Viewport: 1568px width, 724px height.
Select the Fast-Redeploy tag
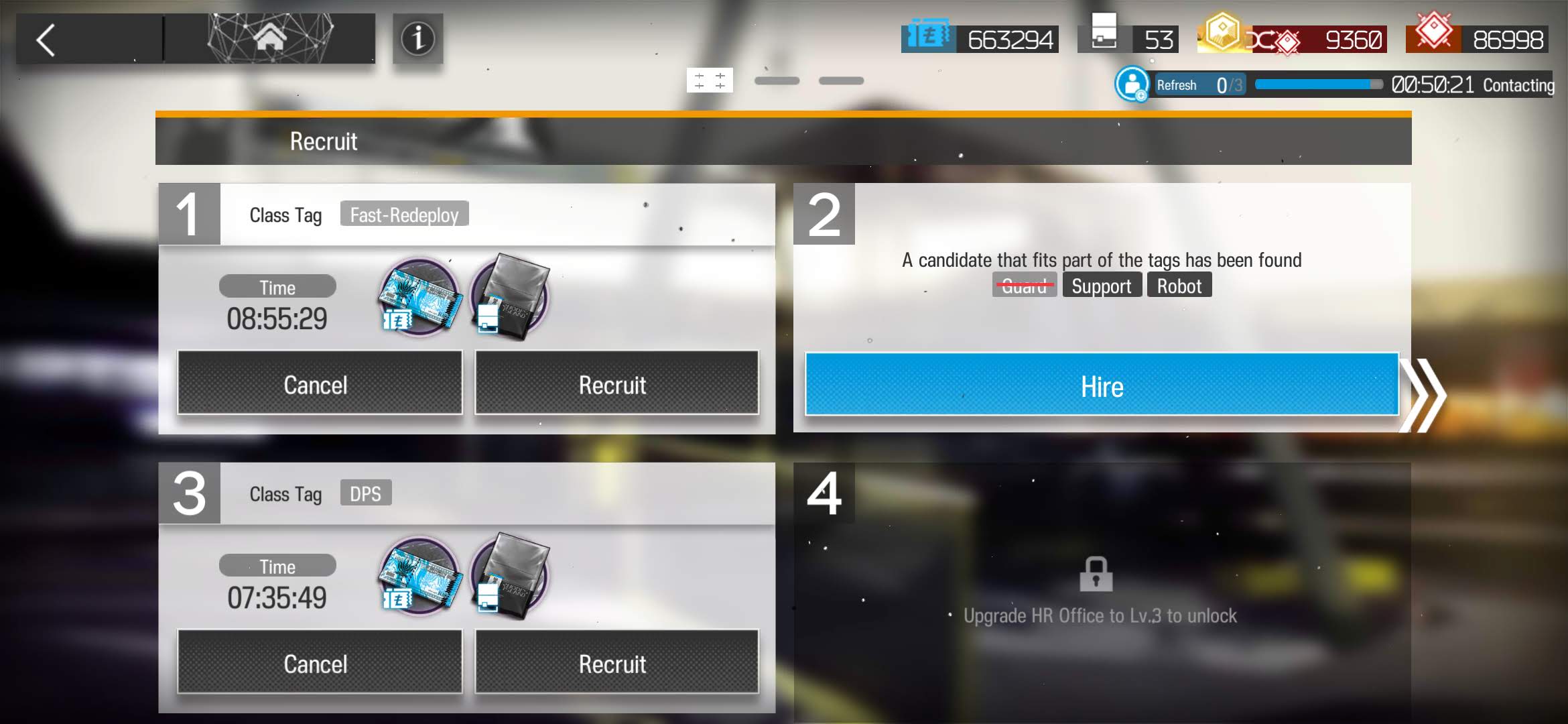click(404, 215)
